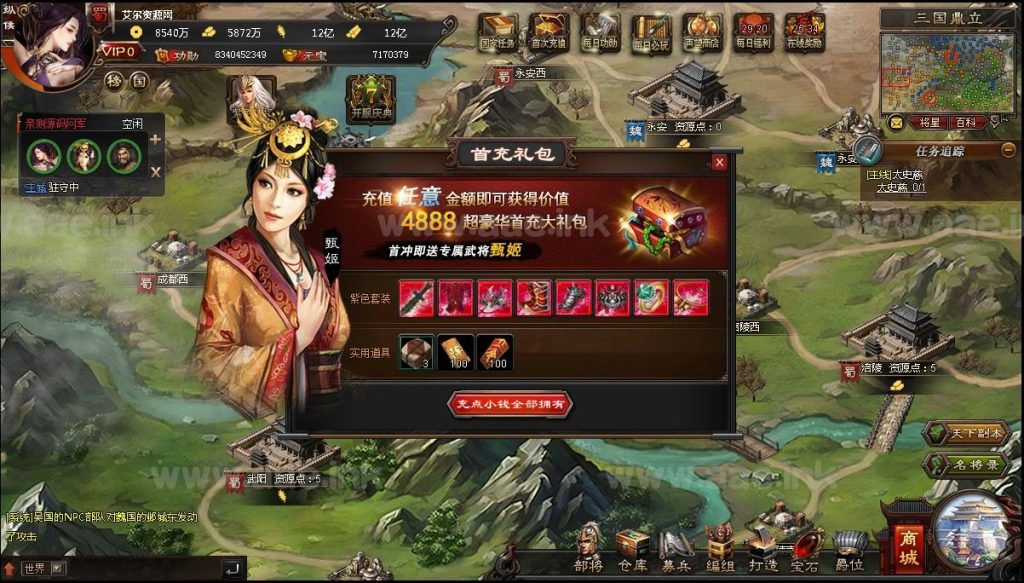The image size is (1024, 583).
Task: Open the 打造 forging anvil menu
Action: click(x=761, y=546)
